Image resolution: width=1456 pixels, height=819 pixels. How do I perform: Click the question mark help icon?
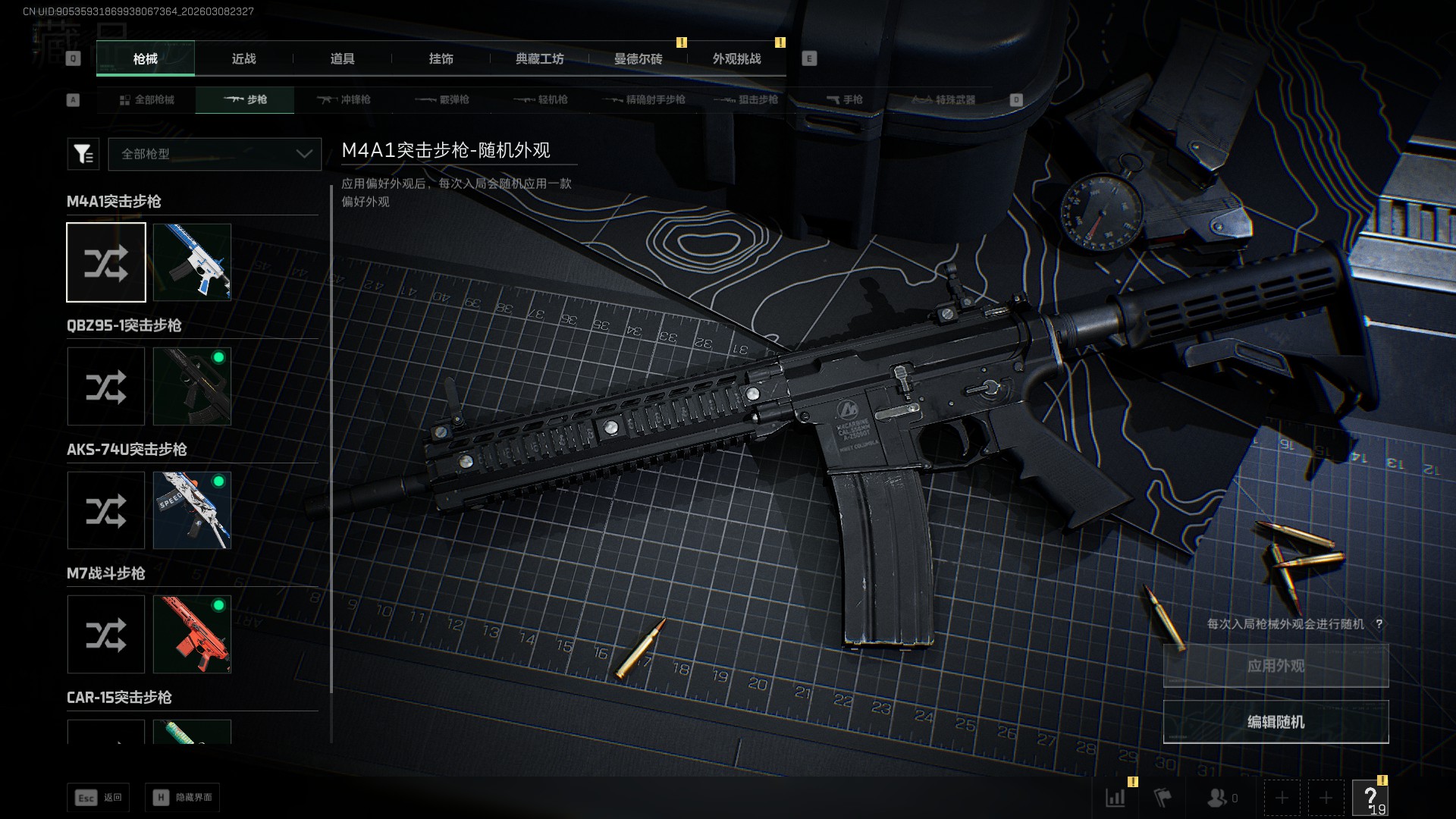[x=1370, y=798]
